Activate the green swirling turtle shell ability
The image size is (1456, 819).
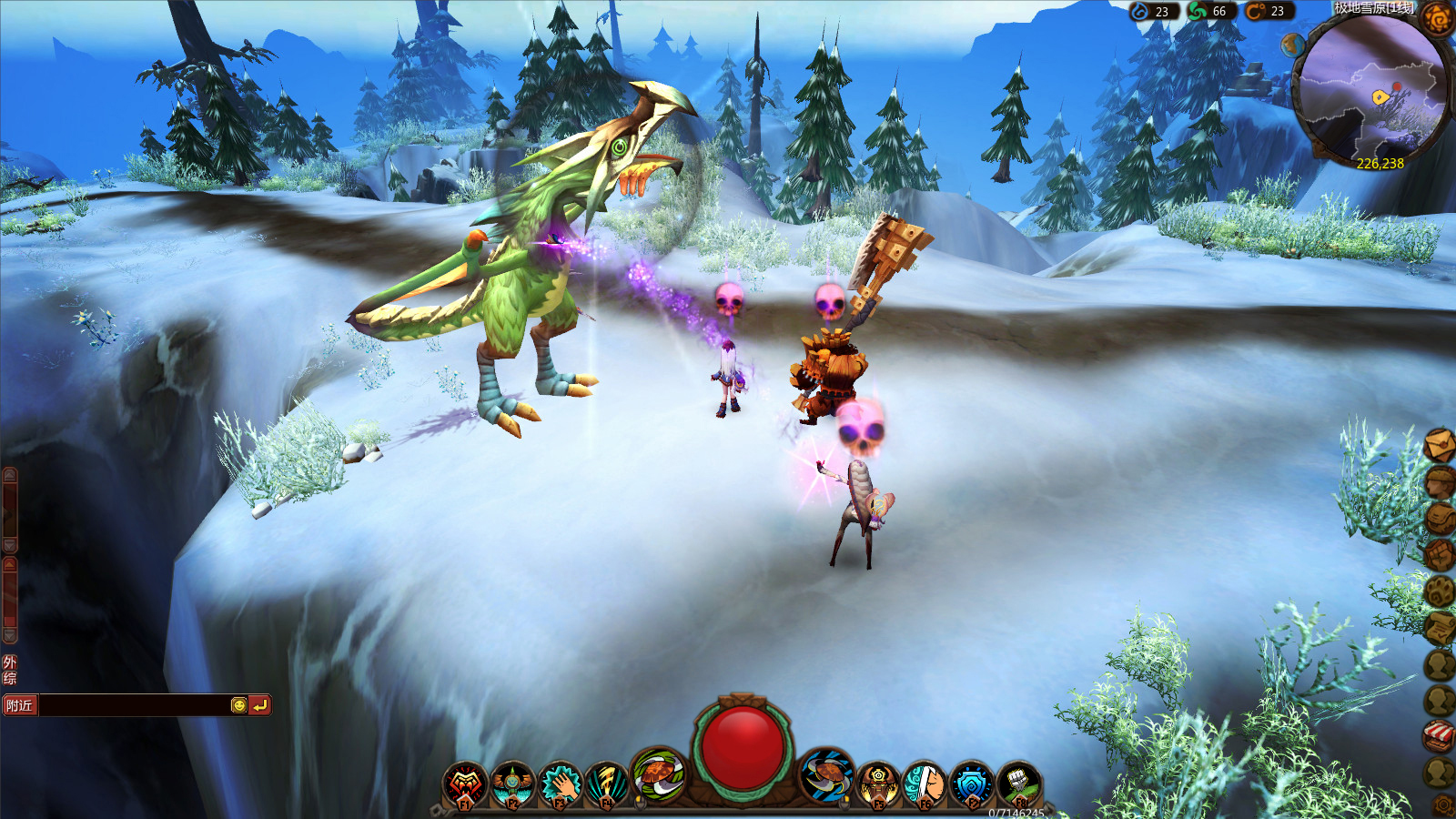658,774
